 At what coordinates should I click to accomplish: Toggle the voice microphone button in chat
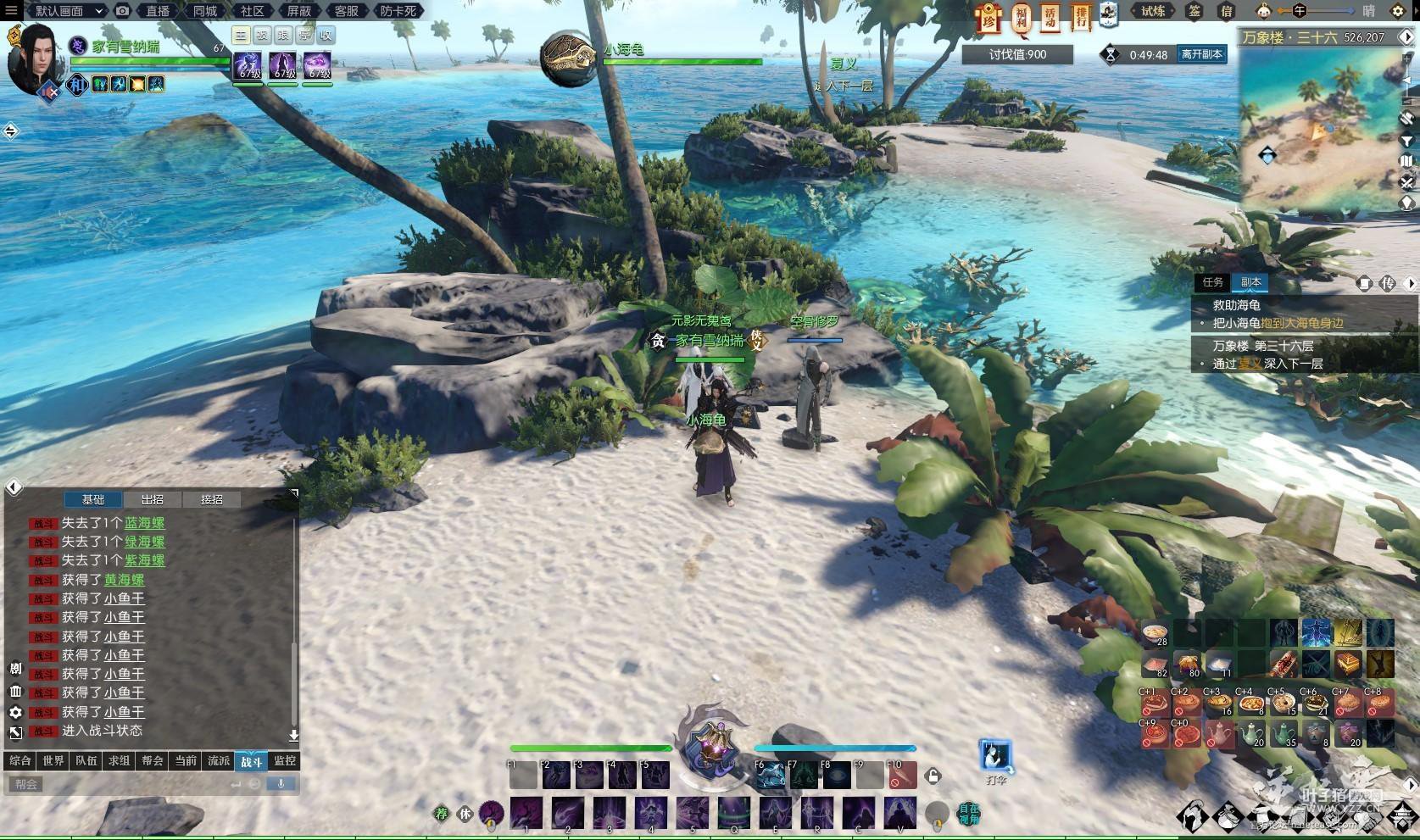[281, 783]
